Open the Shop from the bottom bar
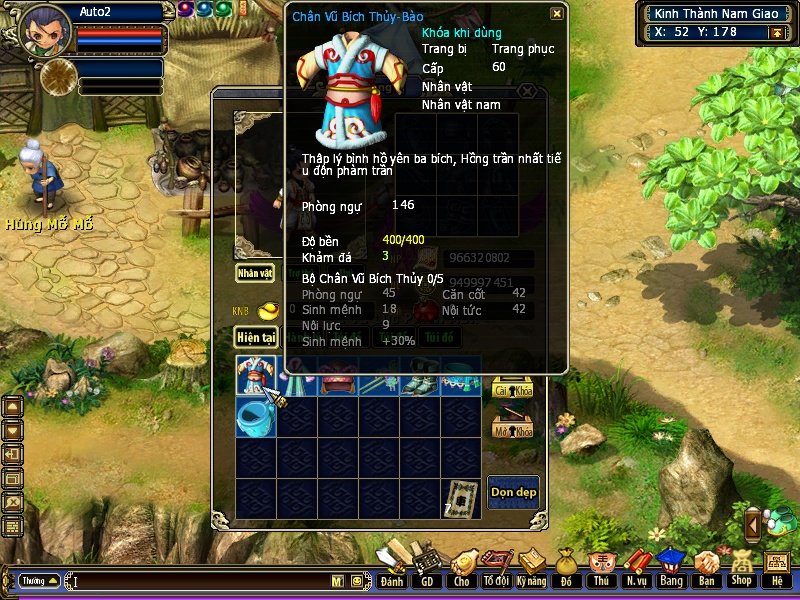Image resolution: width=800 pixels, height=600 pixels. point(741,568)
